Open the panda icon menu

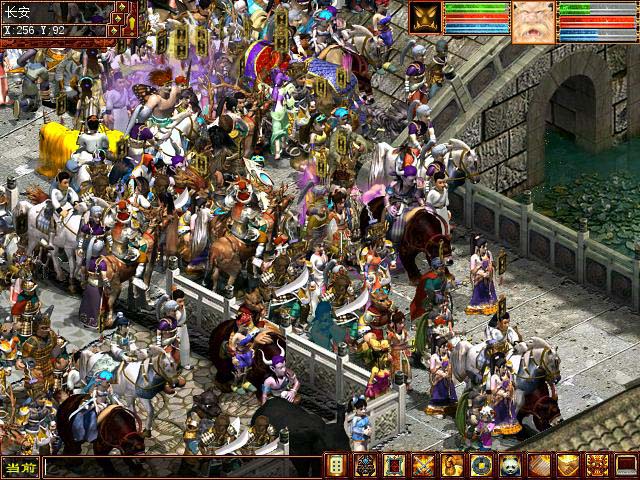(511, 465)
